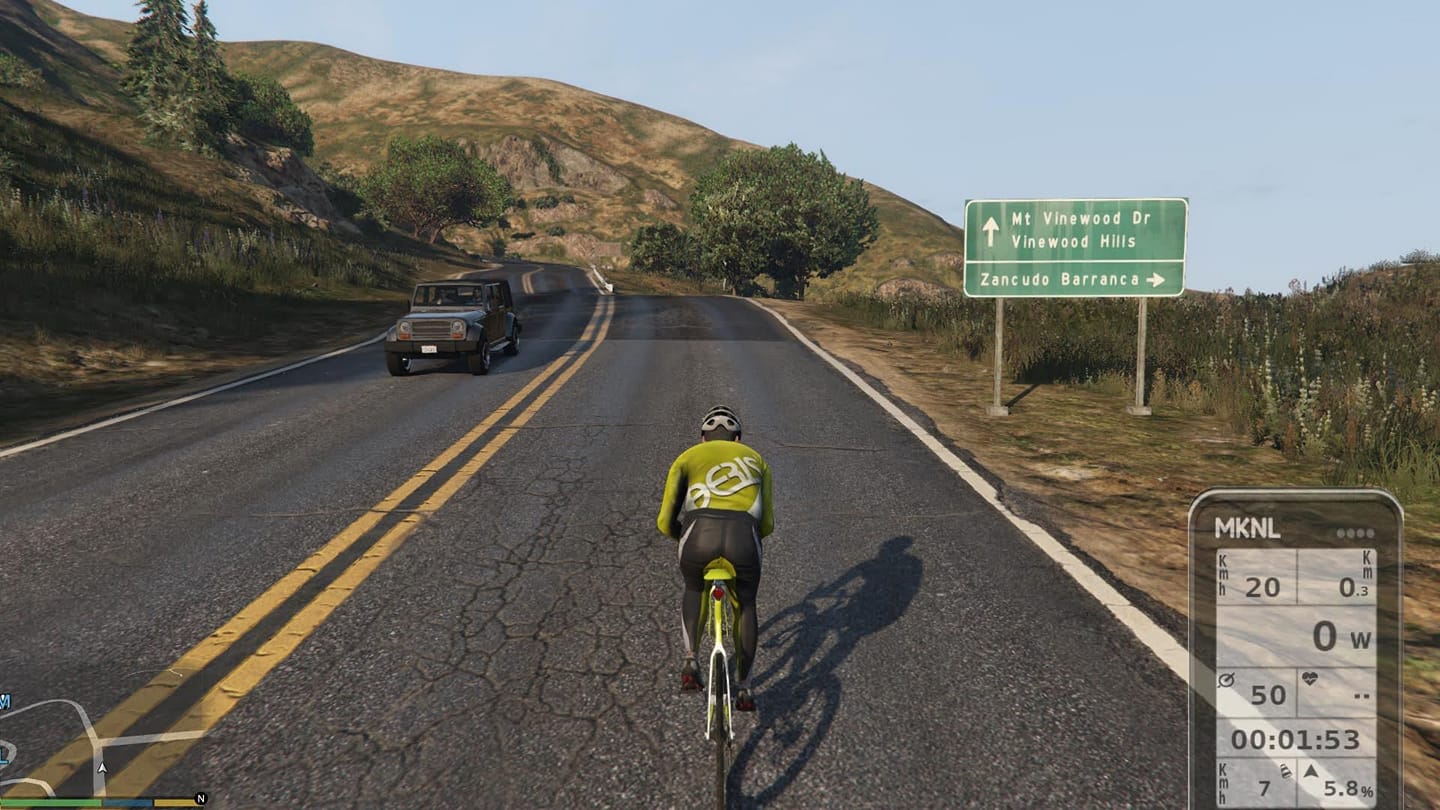
Task: Select the north "N" compass marker
Action: tap(201, 798)
